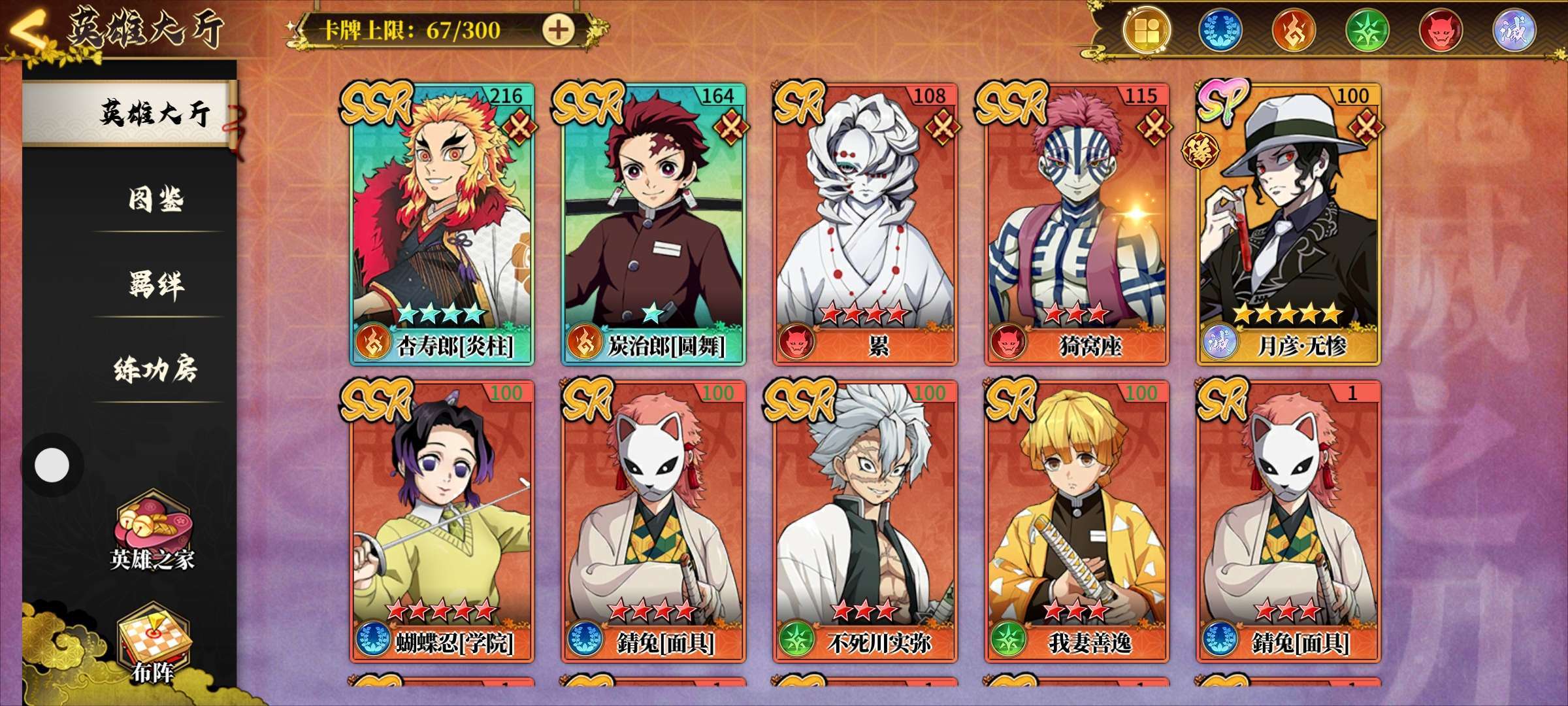Screen dimensions: 1568x706
Task: Choose the 我妻善逸 hero card
Action: pos(1077,521)
